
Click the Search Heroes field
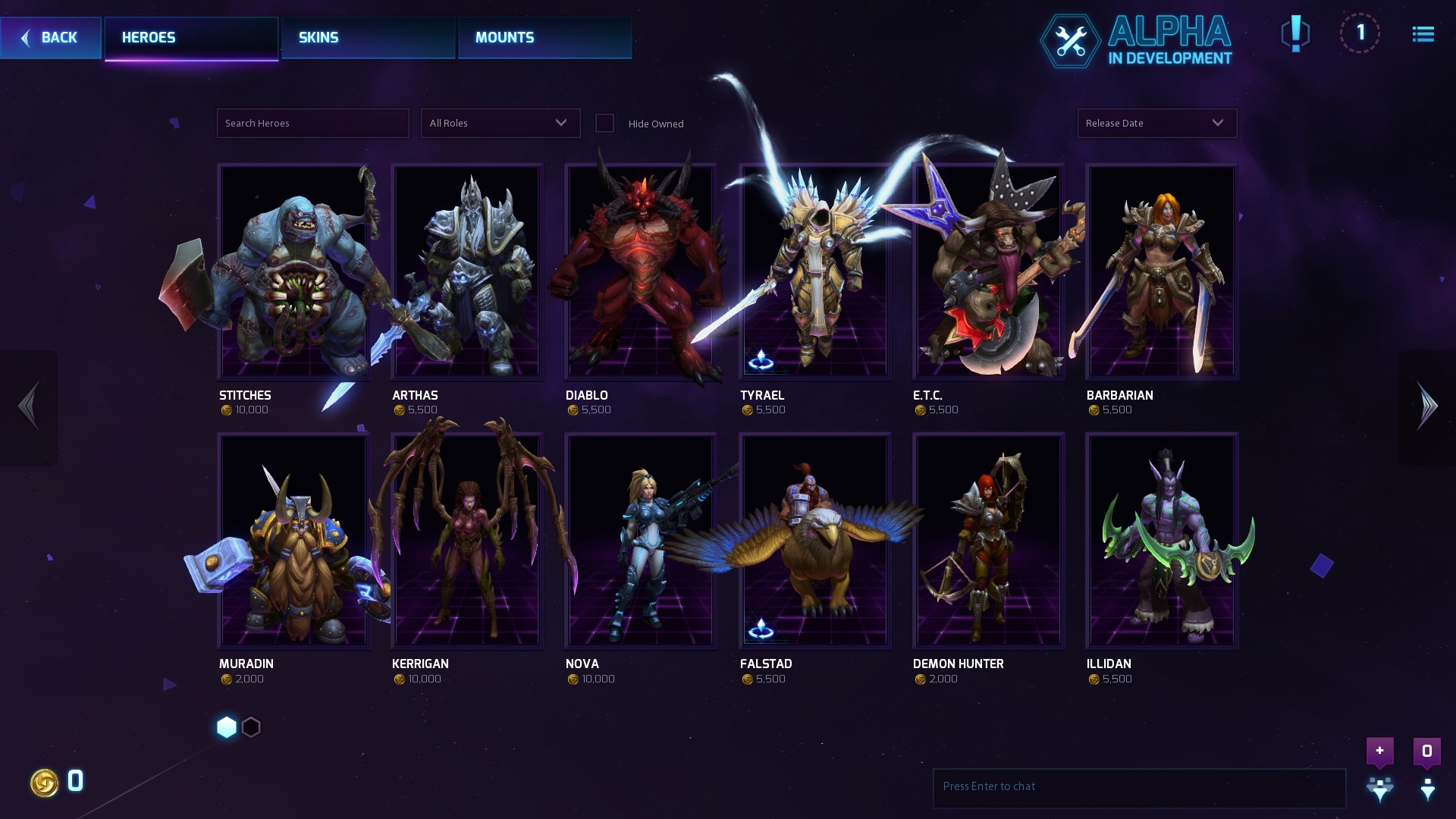tap(312, 124)
